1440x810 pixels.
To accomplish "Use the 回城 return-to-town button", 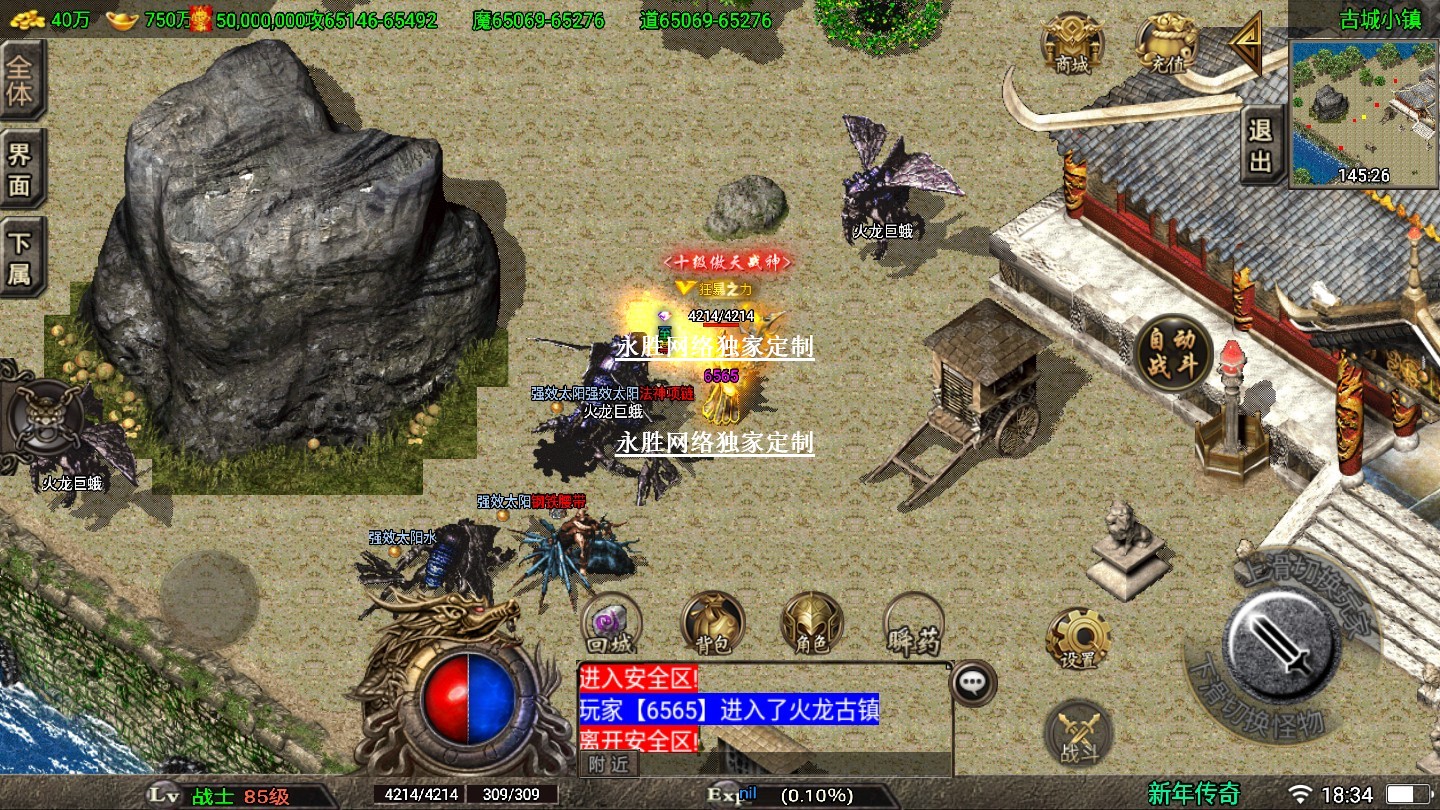I will pos(611,623).
